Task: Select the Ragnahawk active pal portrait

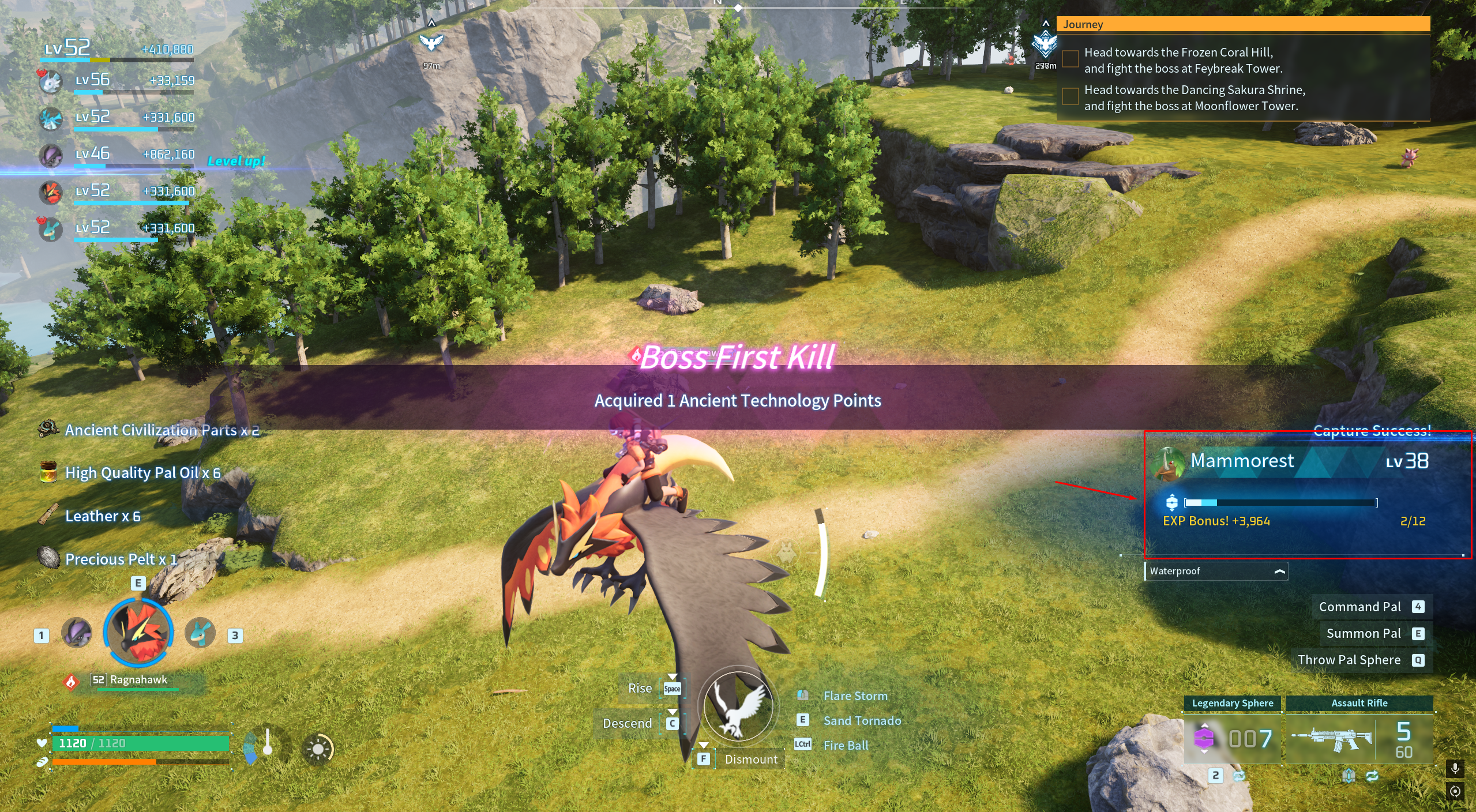Action: click(138, 633)
